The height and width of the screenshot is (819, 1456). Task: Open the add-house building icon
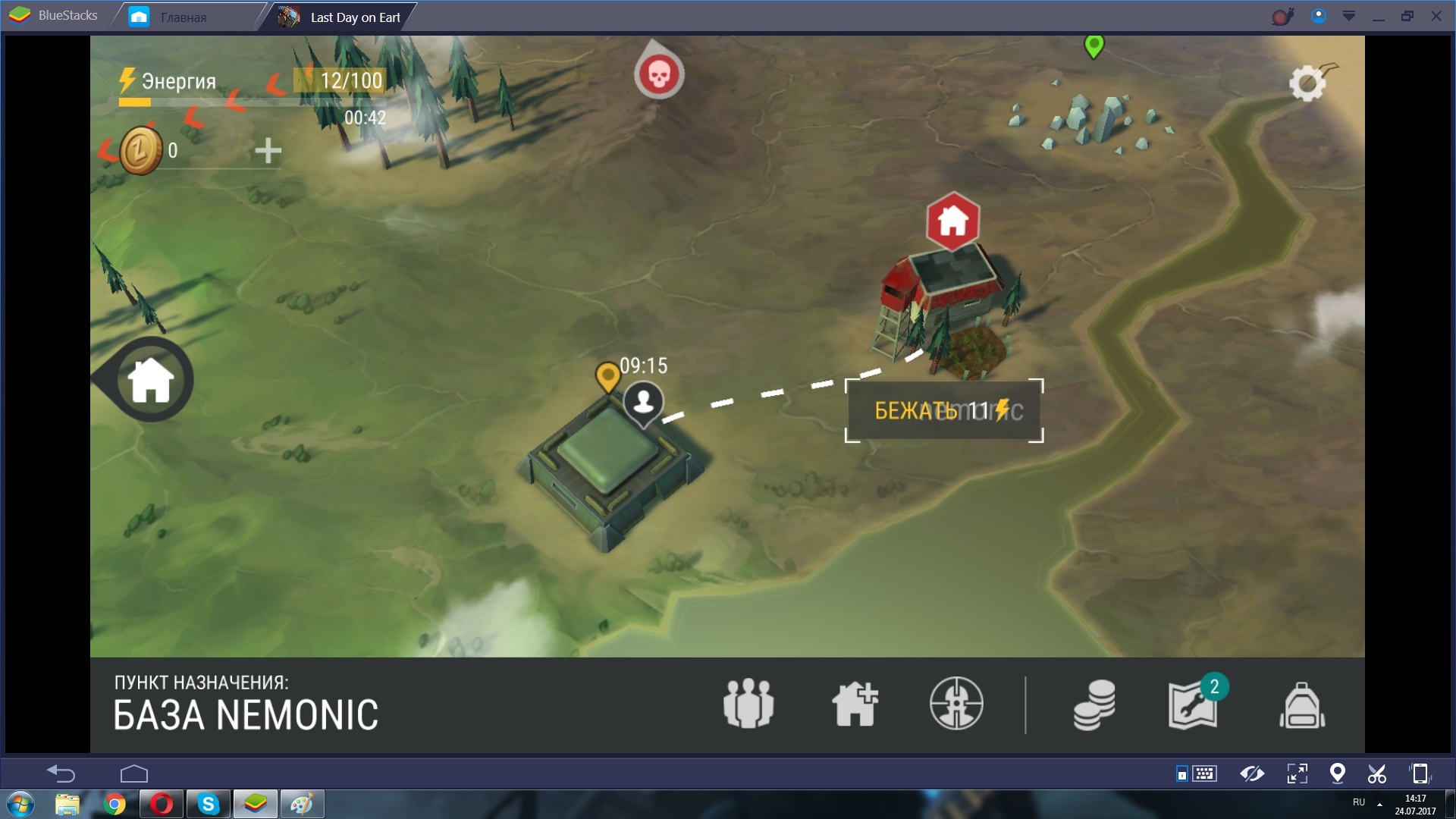855,704
